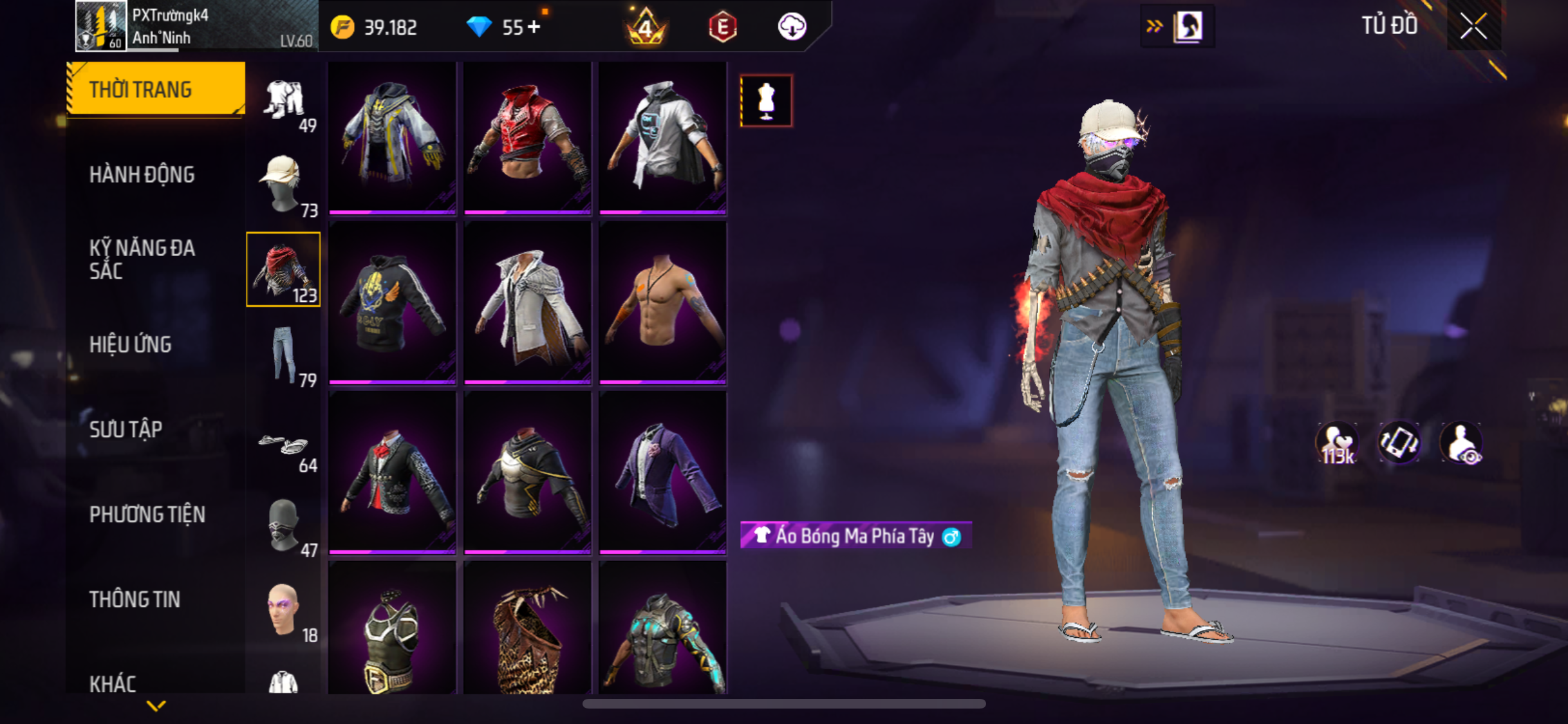Select the black face mask subcategory
1568x724 pixels.
(x=283, y=525)
